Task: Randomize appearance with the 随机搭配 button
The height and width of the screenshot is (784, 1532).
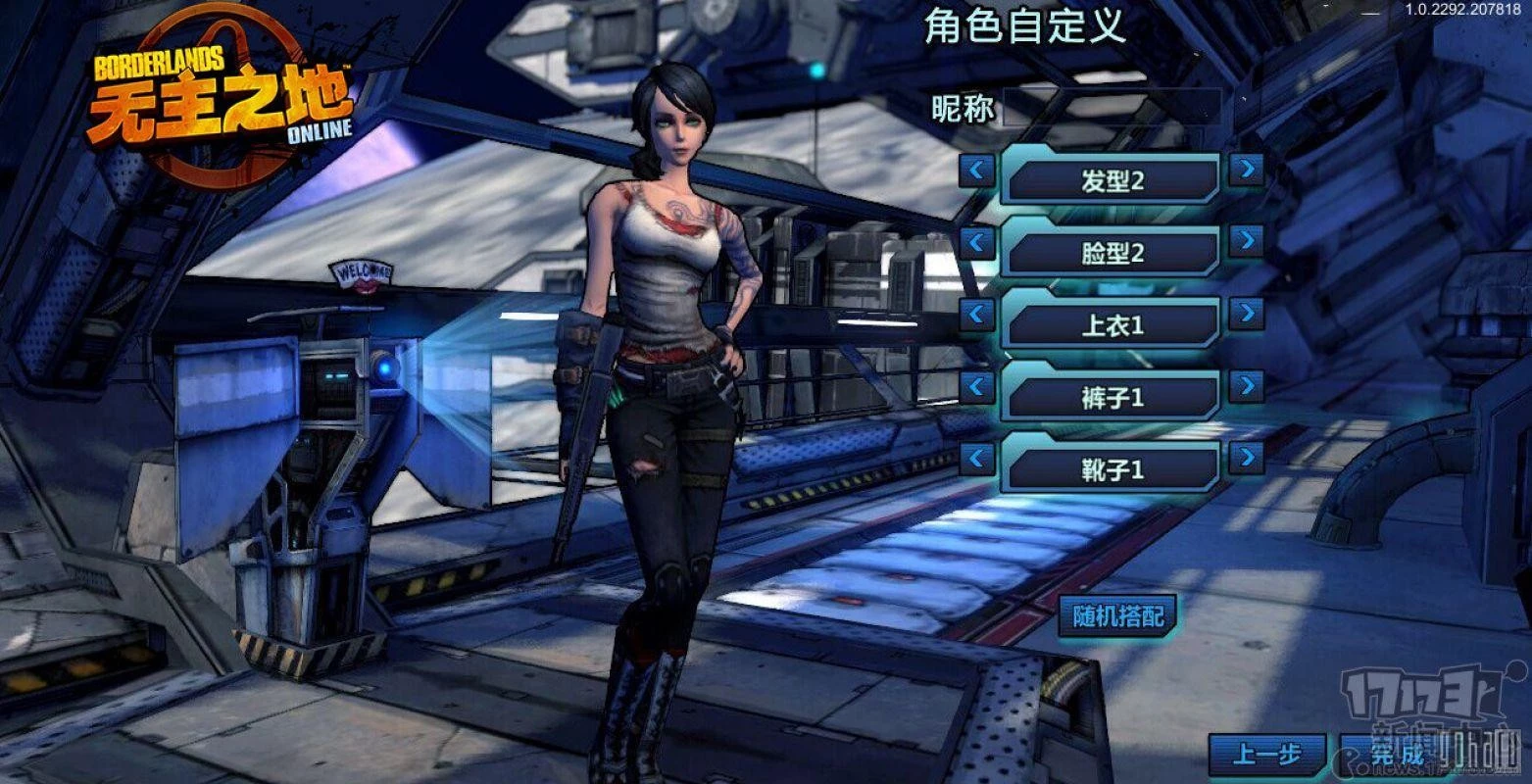Action: pos(1118,615)
